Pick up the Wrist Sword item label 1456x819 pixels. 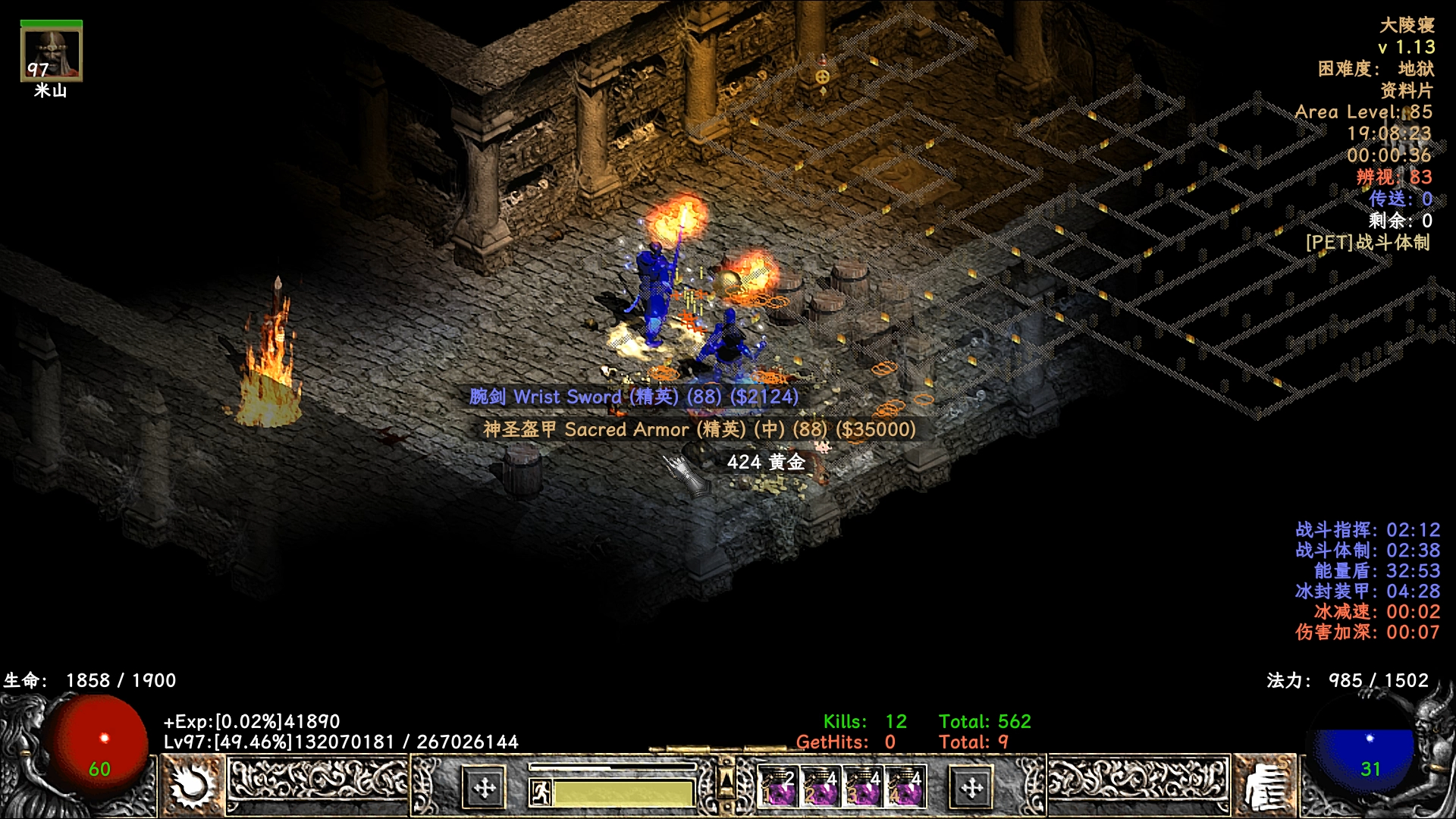click(633, 397)
